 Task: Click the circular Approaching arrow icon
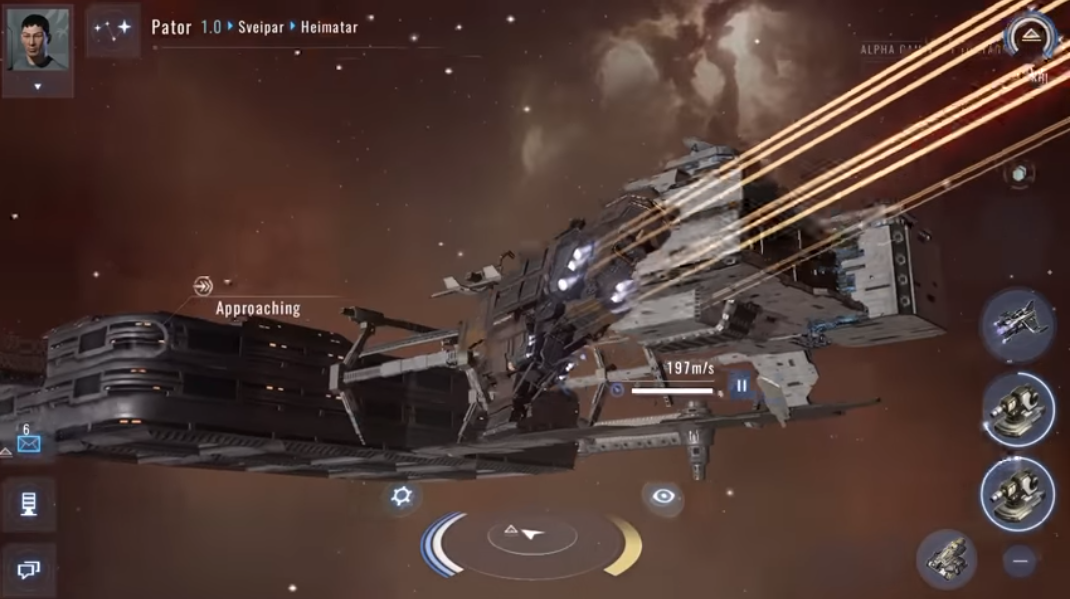pyautogui.click(x=203, y=287)
